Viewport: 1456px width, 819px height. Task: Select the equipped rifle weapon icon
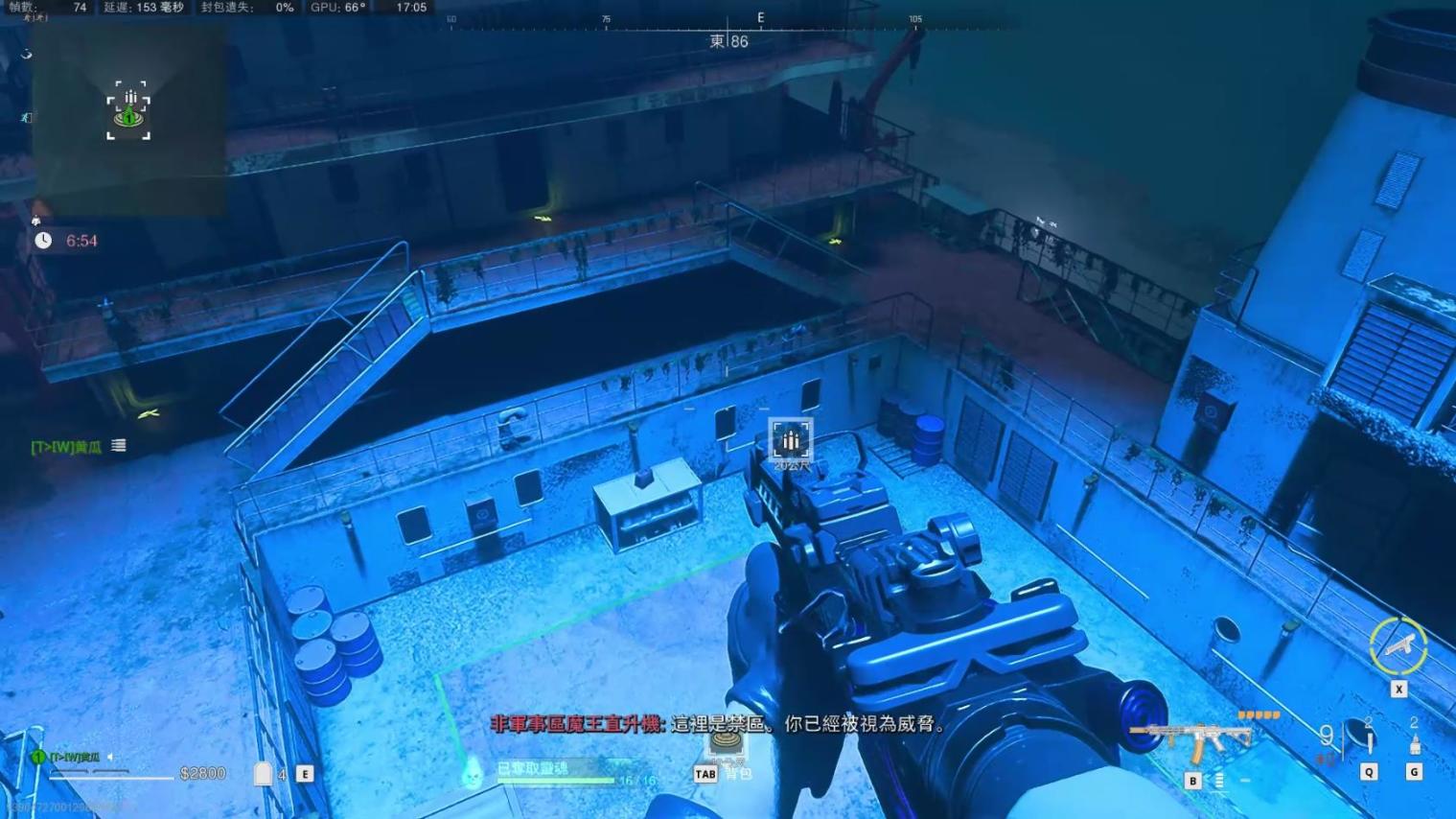point(1191,740)
